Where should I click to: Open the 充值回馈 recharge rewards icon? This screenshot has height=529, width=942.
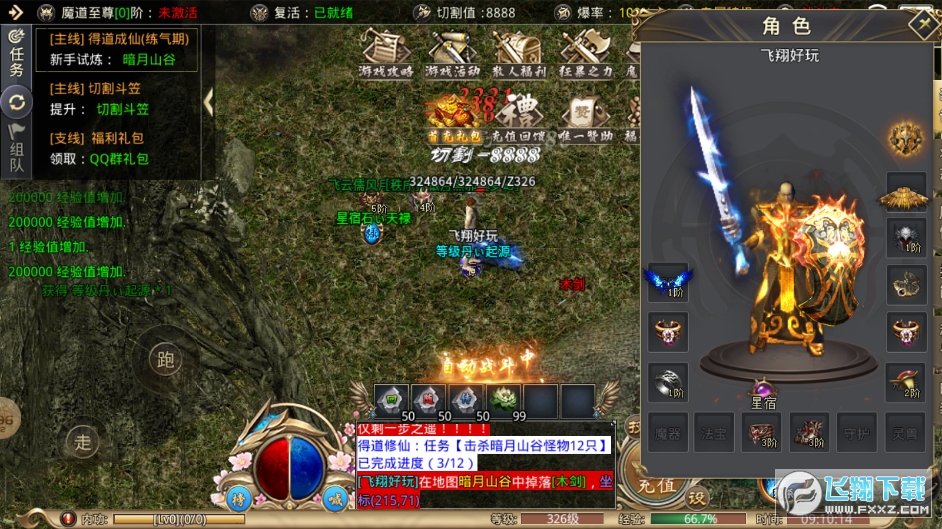[518, 117]
